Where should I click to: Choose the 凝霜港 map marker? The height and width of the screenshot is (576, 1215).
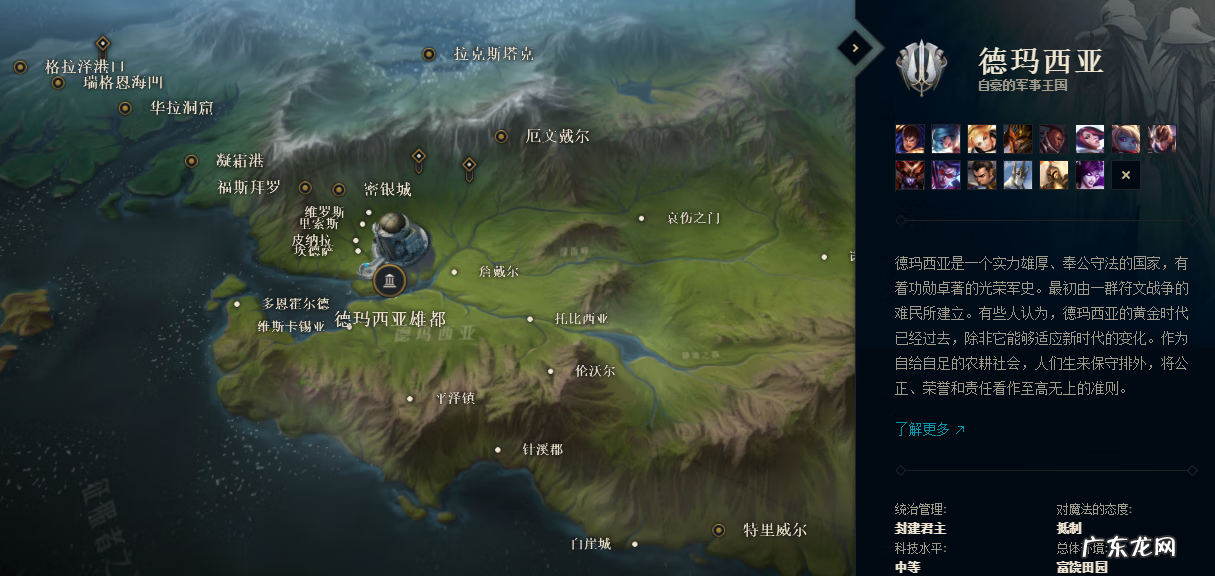(191, 160)
